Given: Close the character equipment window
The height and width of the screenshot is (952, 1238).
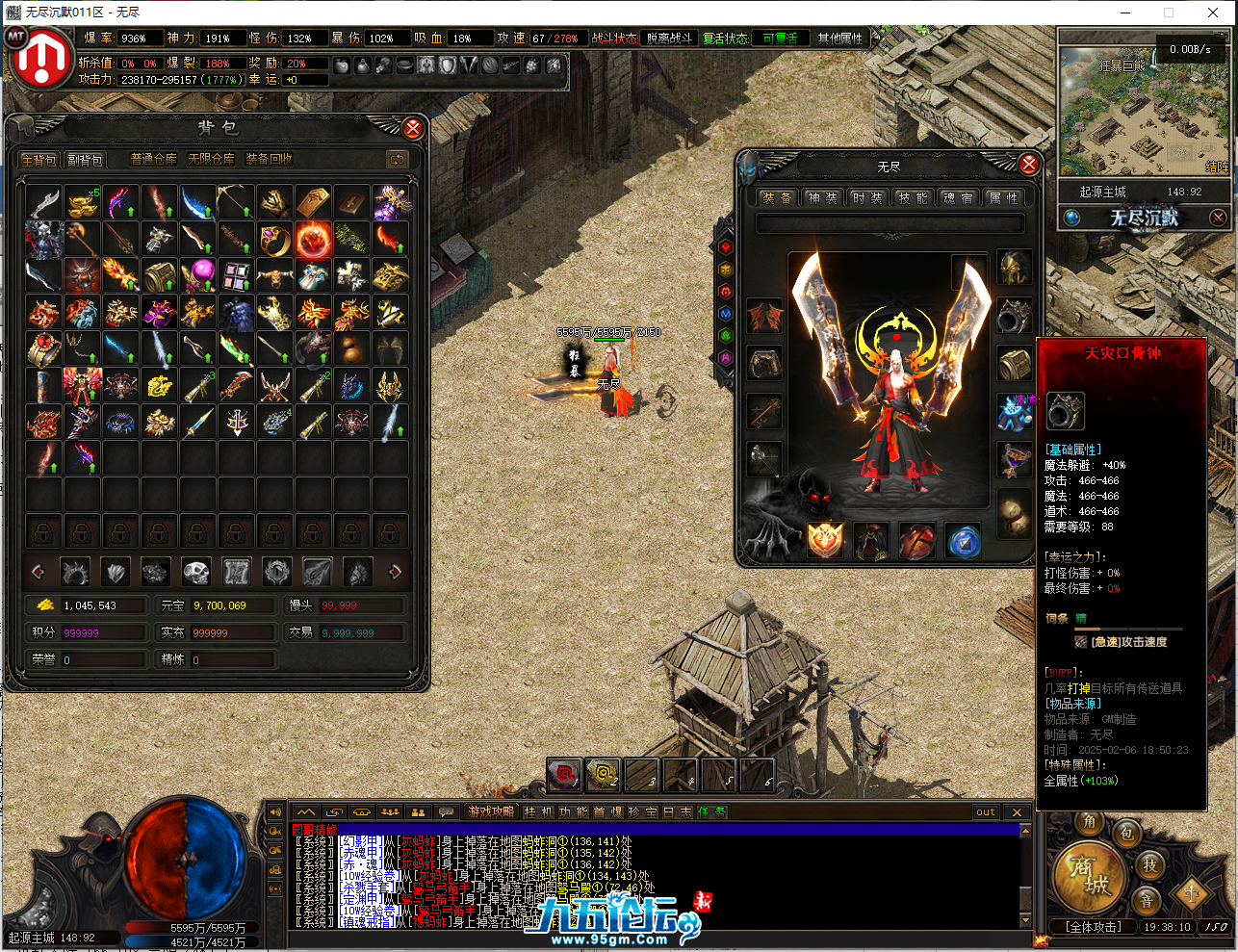Looking at the screenshot, I should click(x=1028, y=165).
